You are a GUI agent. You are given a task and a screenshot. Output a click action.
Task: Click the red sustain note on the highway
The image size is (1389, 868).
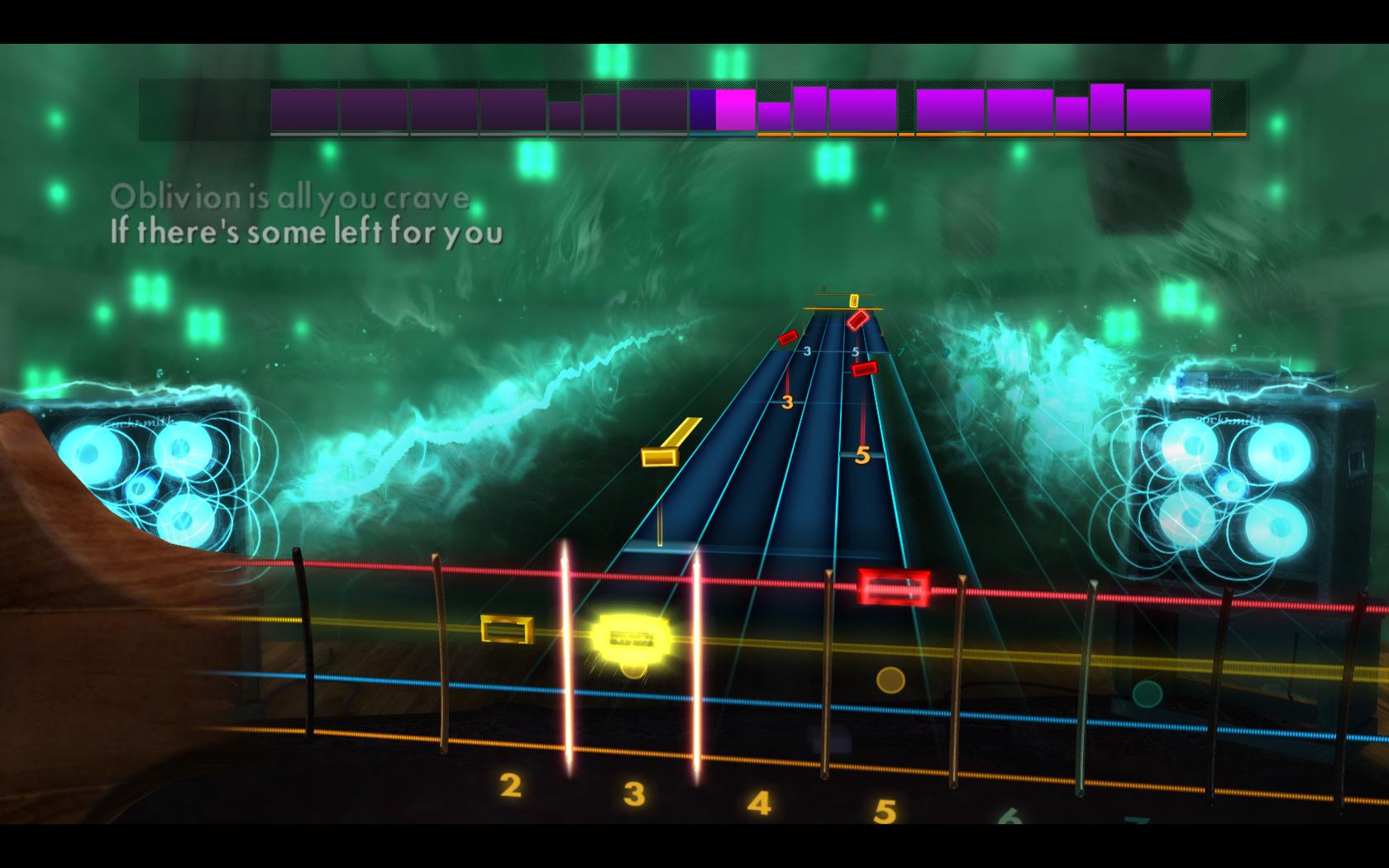point(895,587)
